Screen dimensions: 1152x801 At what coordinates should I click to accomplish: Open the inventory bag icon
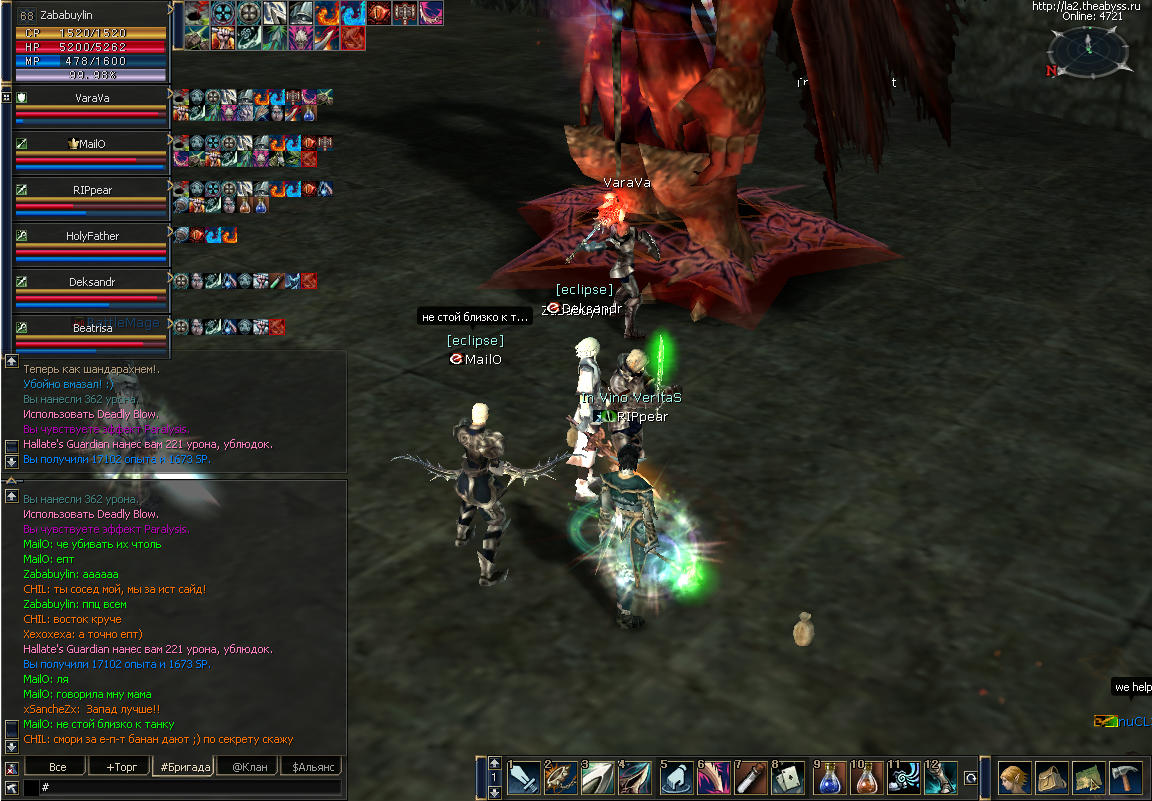(1053, 777)
